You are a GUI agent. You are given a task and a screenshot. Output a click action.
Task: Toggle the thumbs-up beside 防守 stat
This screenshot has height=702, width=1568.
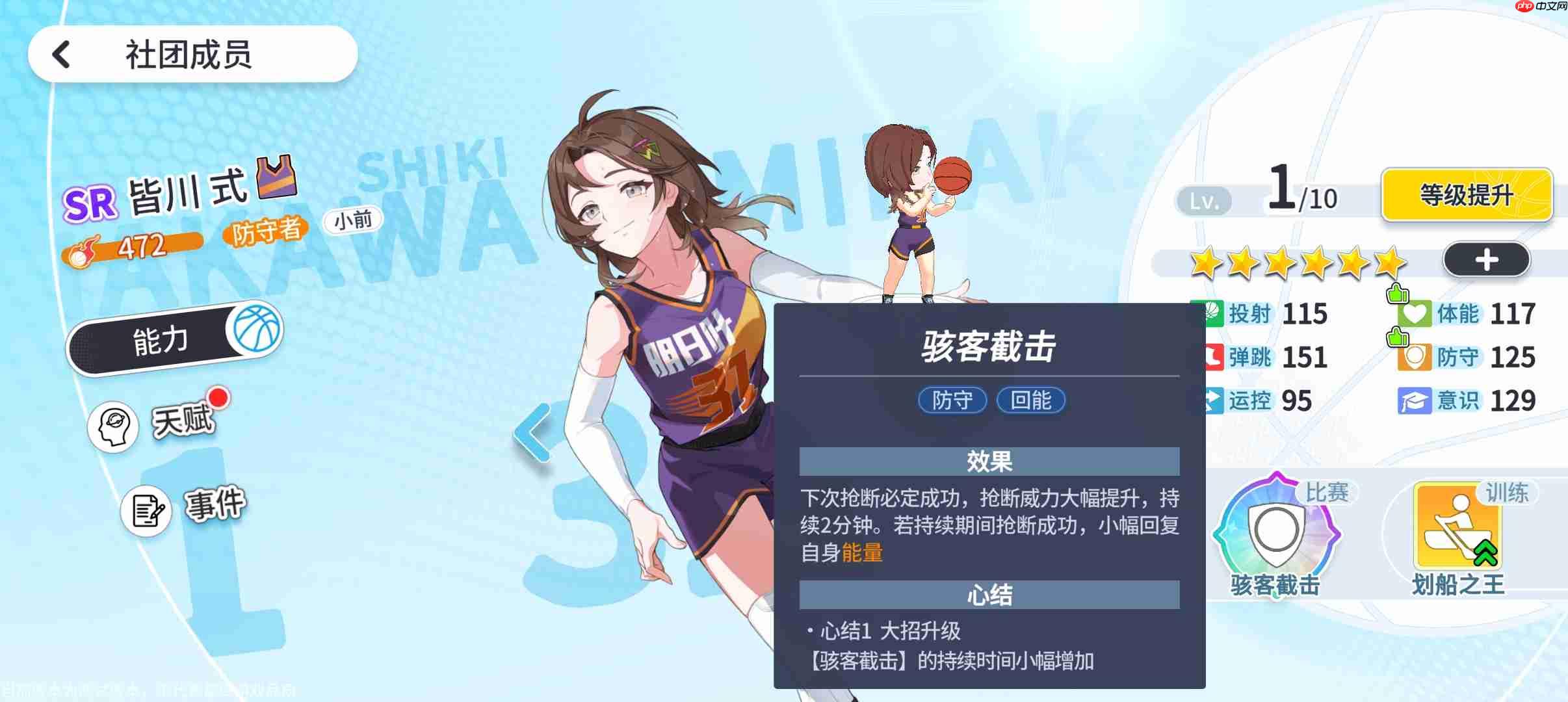[1399, 337]
